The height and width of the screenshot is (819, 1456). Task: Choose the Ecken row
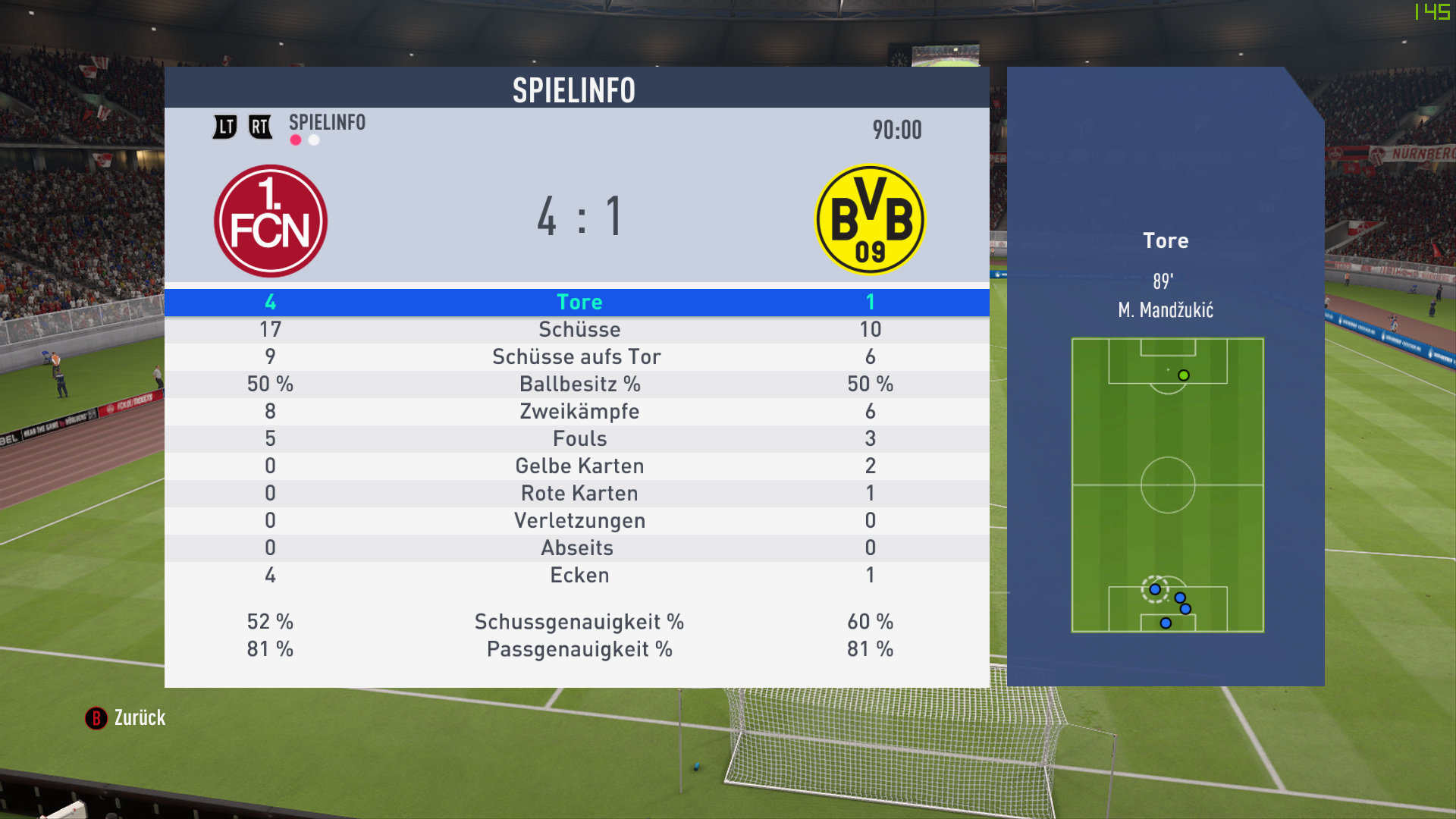(x=579, y=575)
